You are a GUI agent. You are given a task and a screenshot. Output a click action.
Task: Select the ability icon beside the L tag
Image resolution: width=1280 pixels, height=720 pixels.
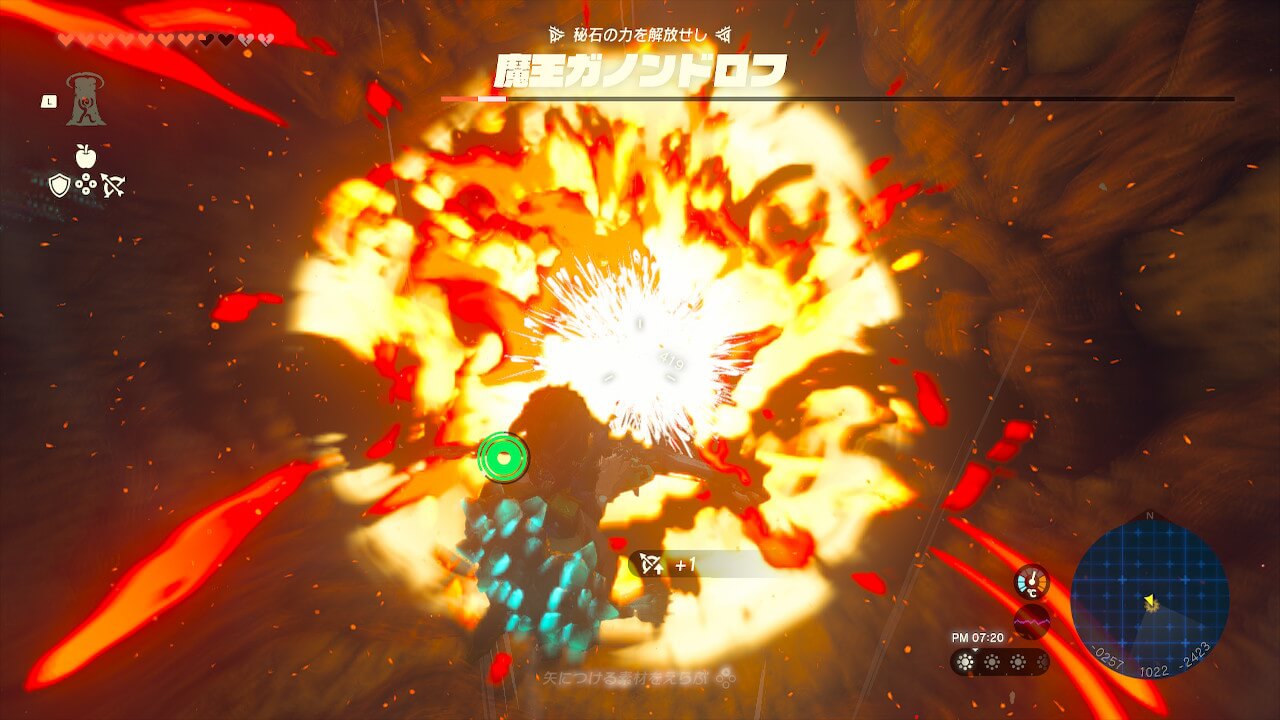pyautogui.click(x=85, y=100)
